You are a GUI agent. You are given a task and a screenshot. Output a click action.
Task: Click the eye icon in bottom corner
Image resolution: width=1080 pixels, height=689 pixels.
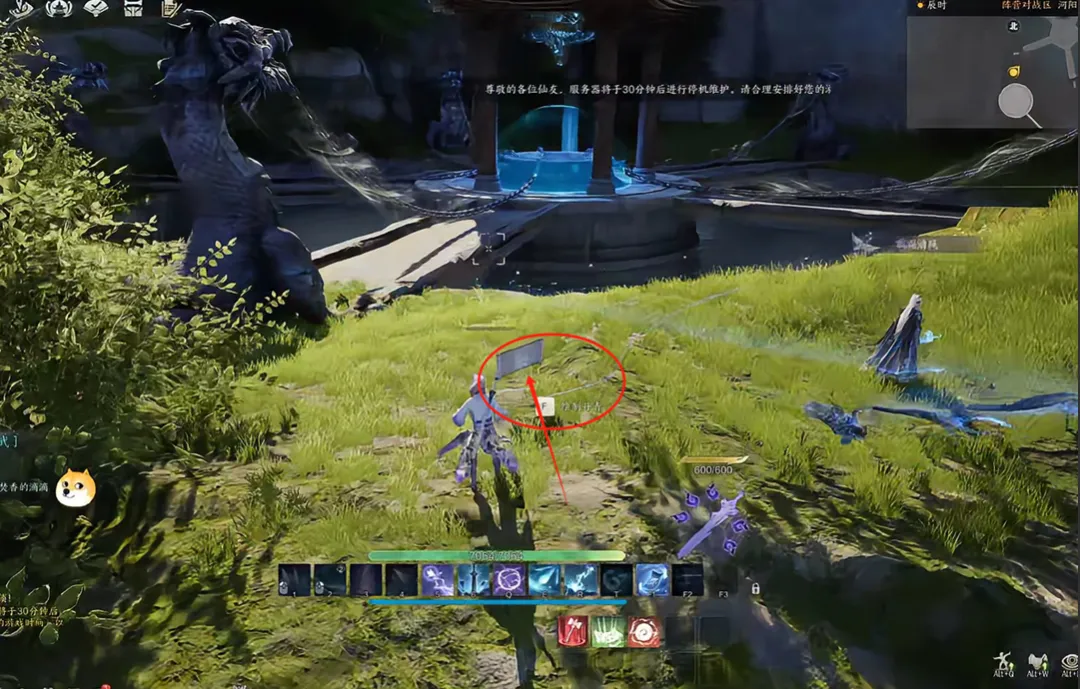tap(1070, 662)
